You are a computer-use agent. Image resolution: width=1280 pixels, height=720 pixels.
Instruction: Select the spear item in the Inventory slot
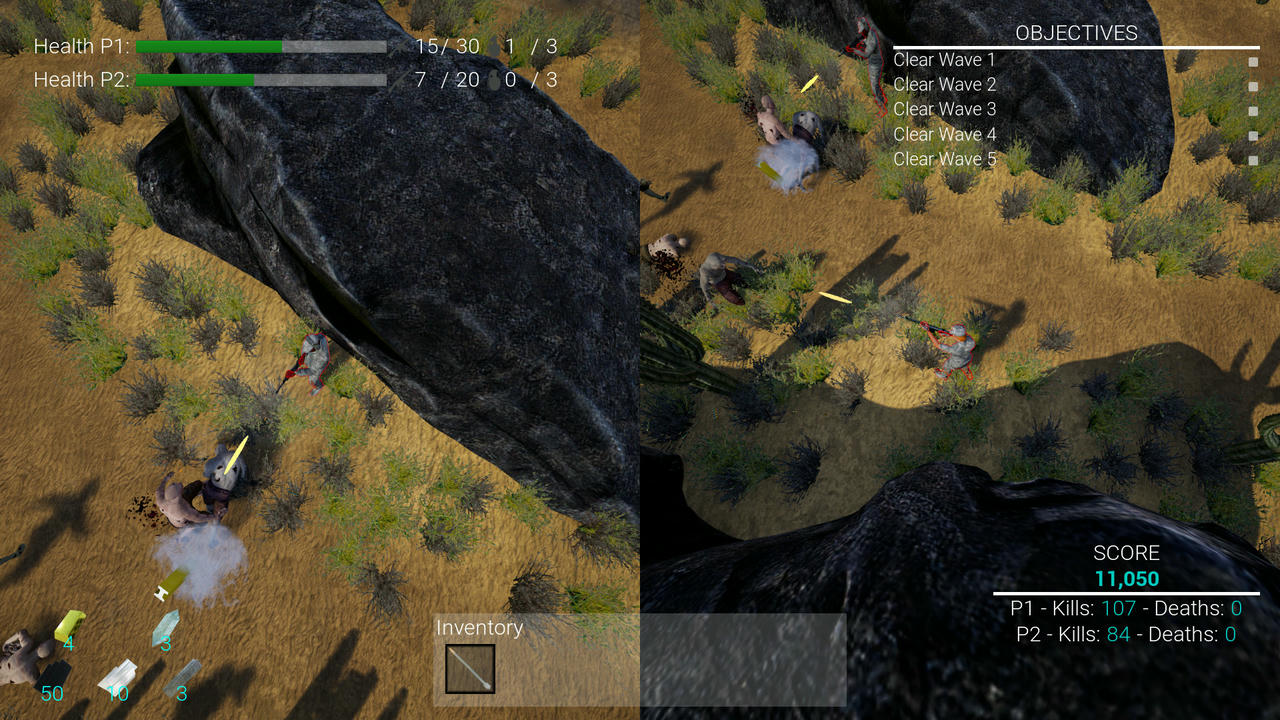pyautogui.click(x=470, y=668)
